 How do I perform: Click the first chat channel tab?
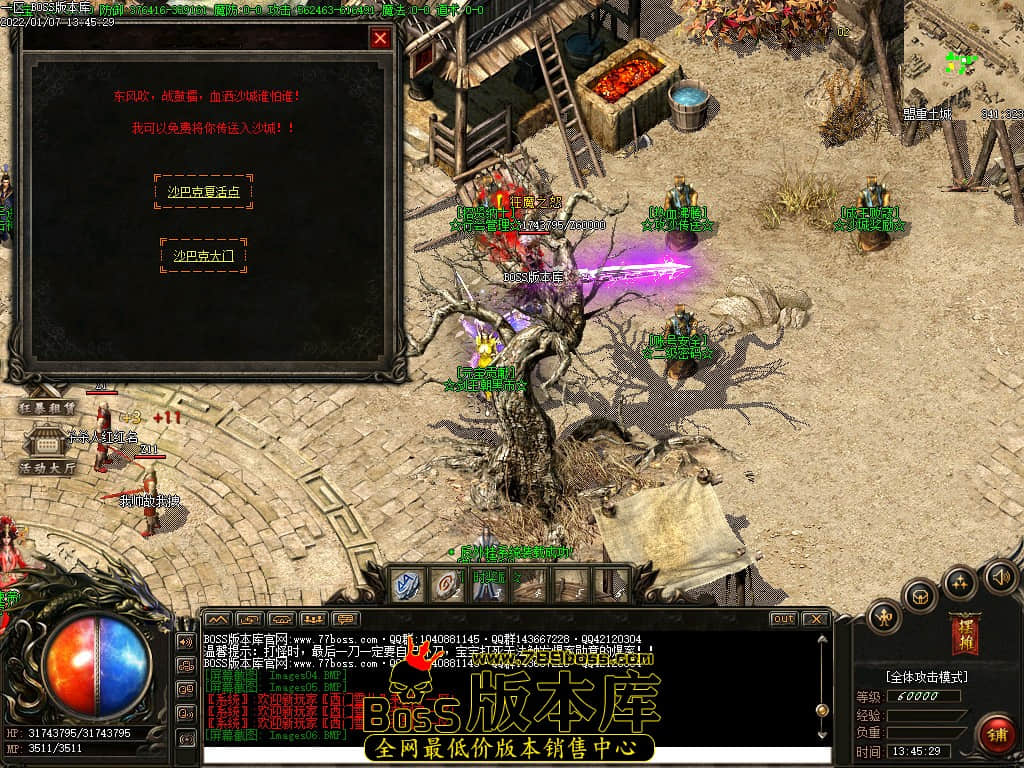(218, 619)
